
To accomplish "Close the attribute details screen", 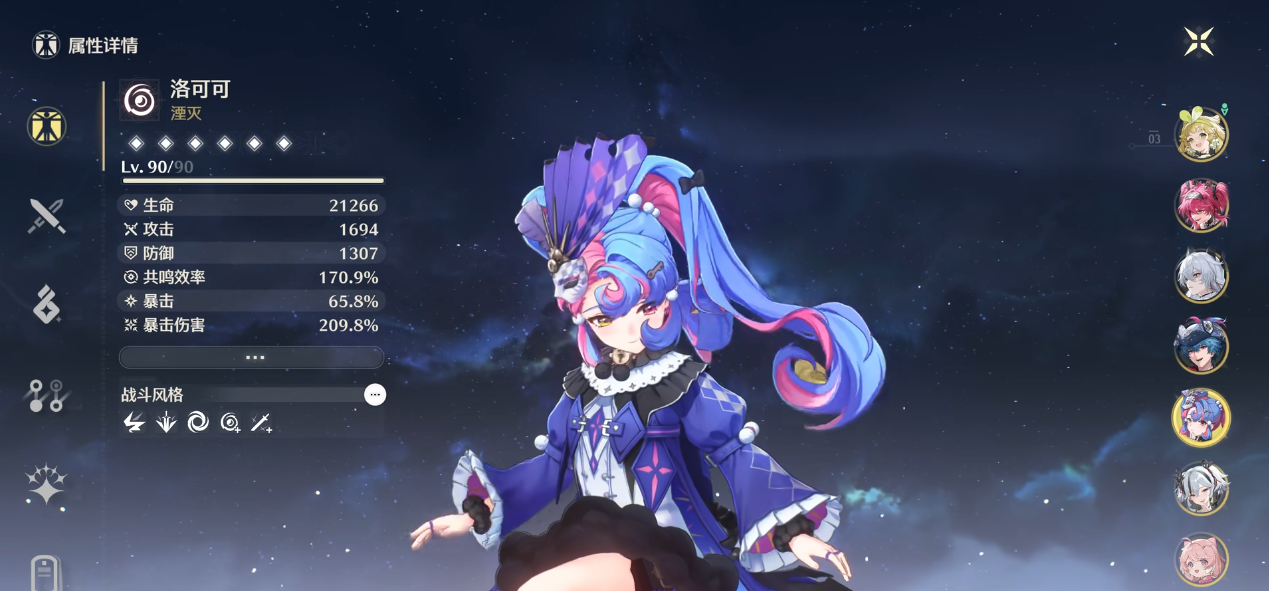I will click(x=1198, y=41).
